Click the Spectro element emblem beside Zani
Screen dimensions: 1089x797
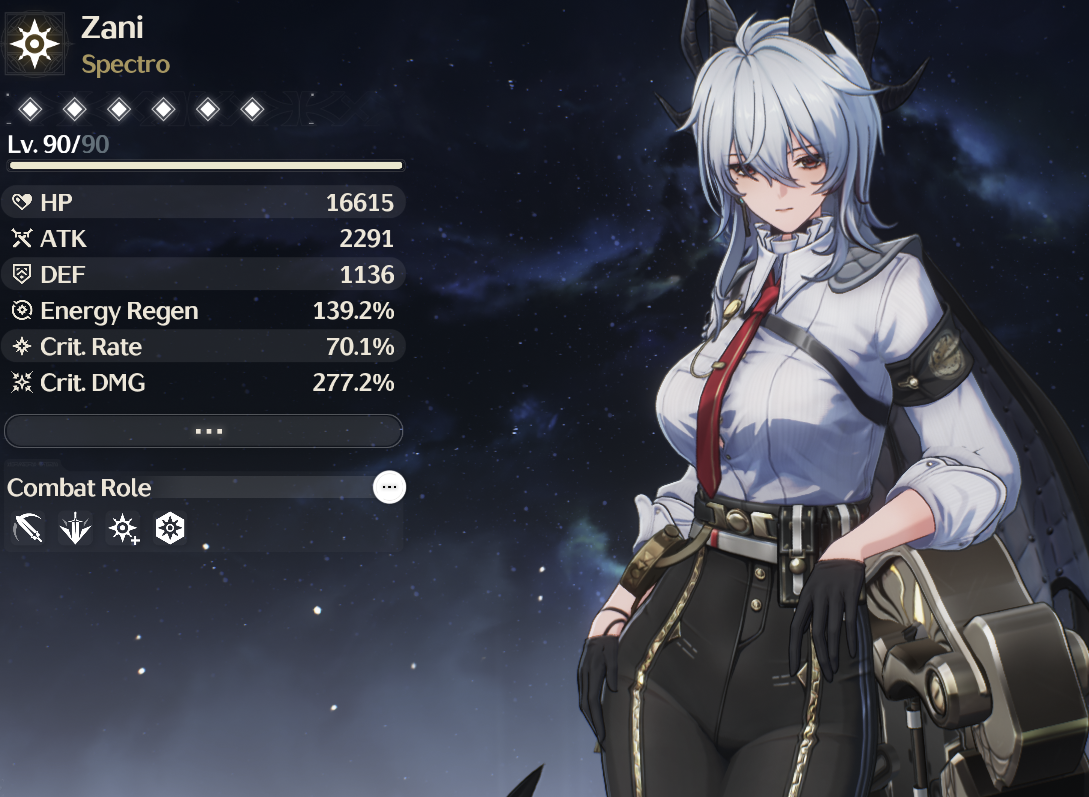(35, 43)
